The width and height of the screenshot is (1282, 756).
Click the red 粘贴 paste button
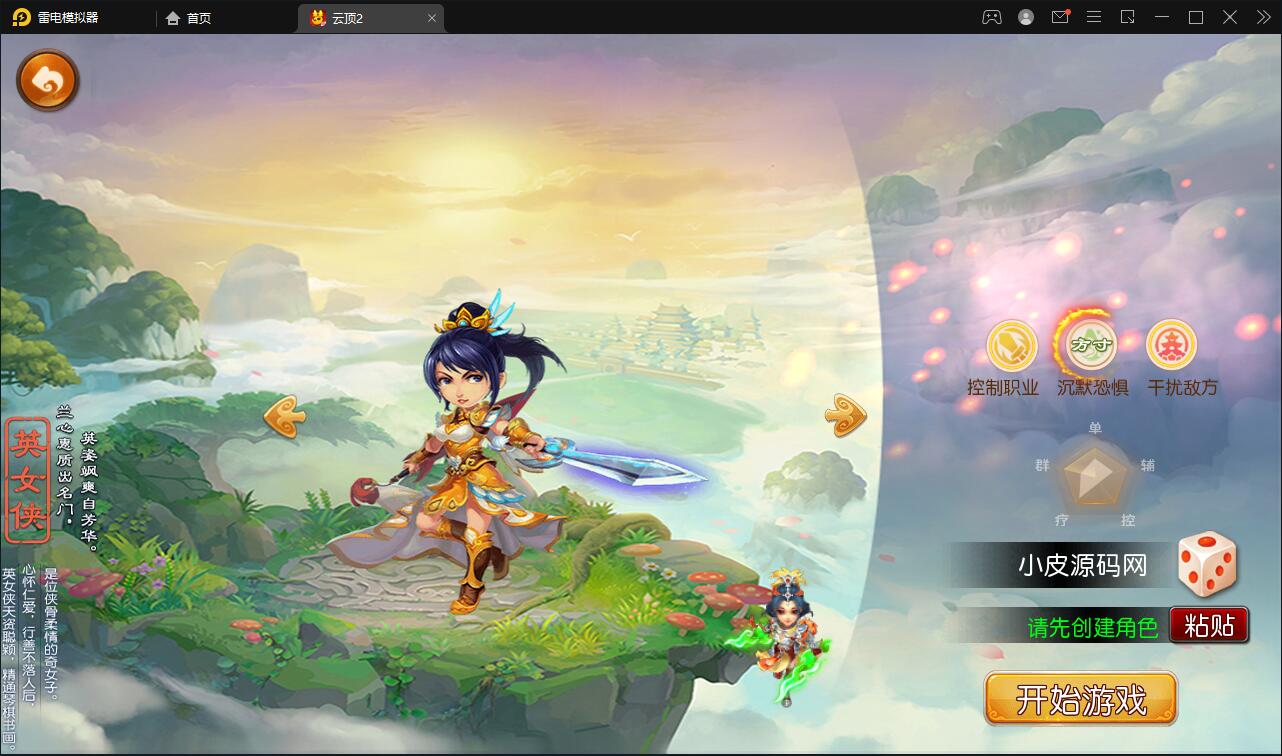[1207, 624]
